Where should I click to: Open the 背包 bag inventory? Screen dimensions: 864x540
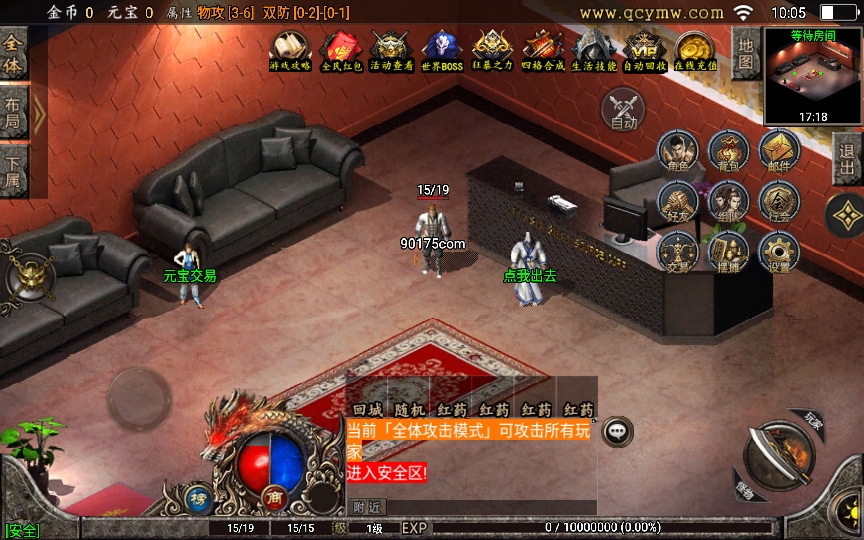click(729, 152)
